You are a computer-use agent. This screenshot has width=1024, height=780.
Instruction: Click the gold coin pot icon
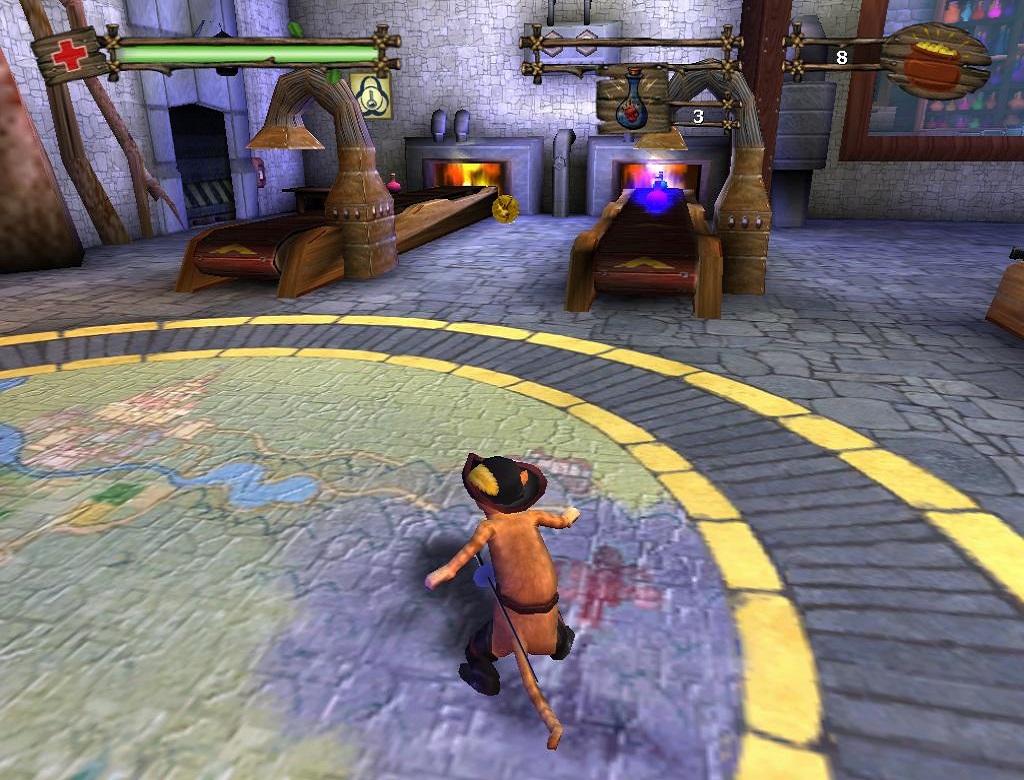(x=933, y=60)
